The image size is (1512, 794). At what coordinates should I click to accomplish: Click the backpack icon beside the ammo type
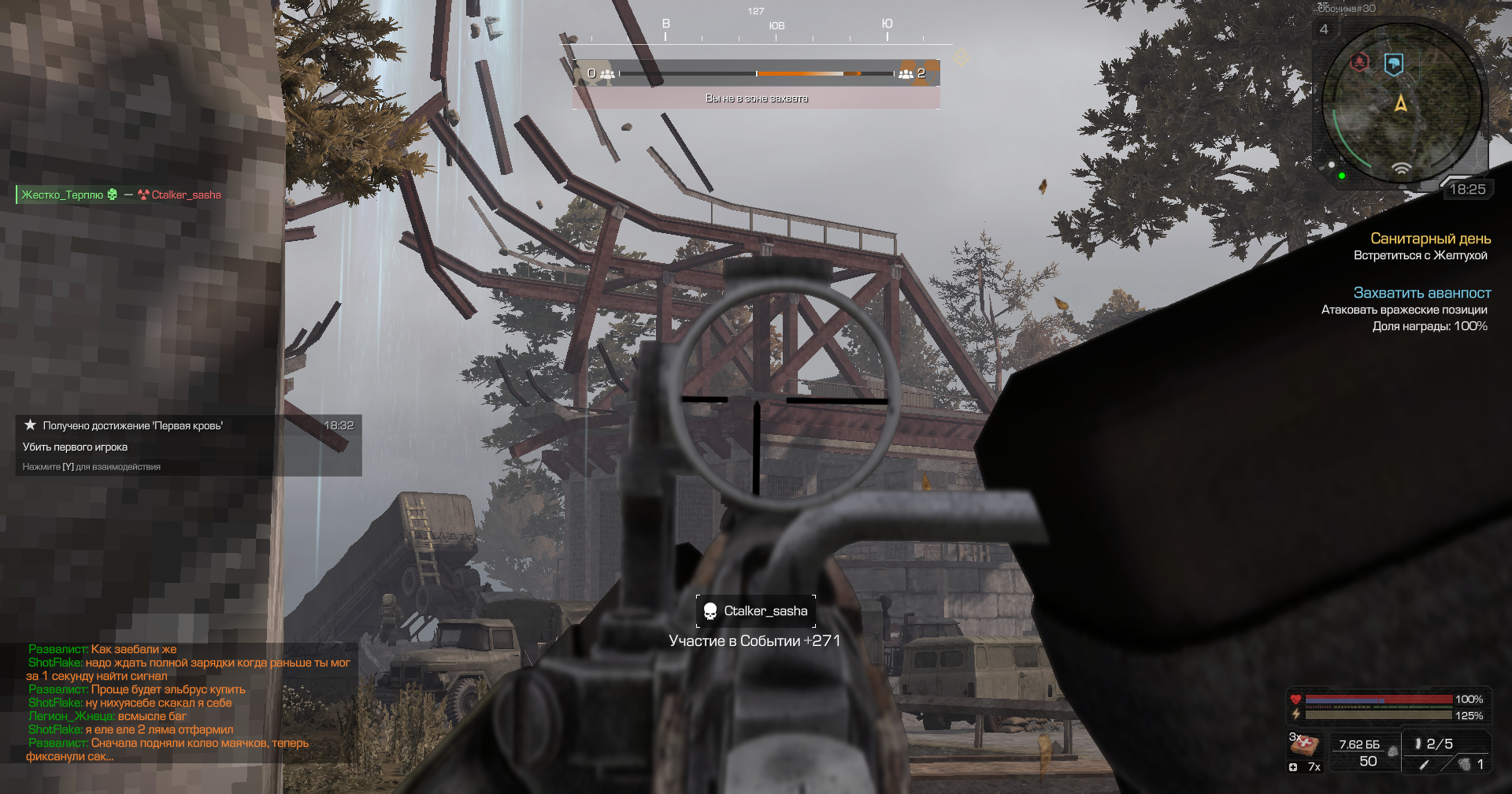pyautogui.click(x=1392, y=751)
